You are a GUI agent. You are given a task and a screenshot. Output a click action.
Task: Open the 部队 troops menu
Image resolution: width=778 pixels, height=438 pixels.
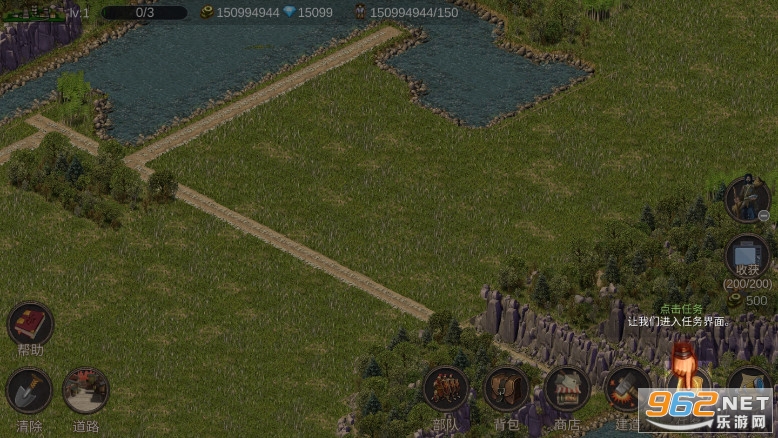click(445, 389)
